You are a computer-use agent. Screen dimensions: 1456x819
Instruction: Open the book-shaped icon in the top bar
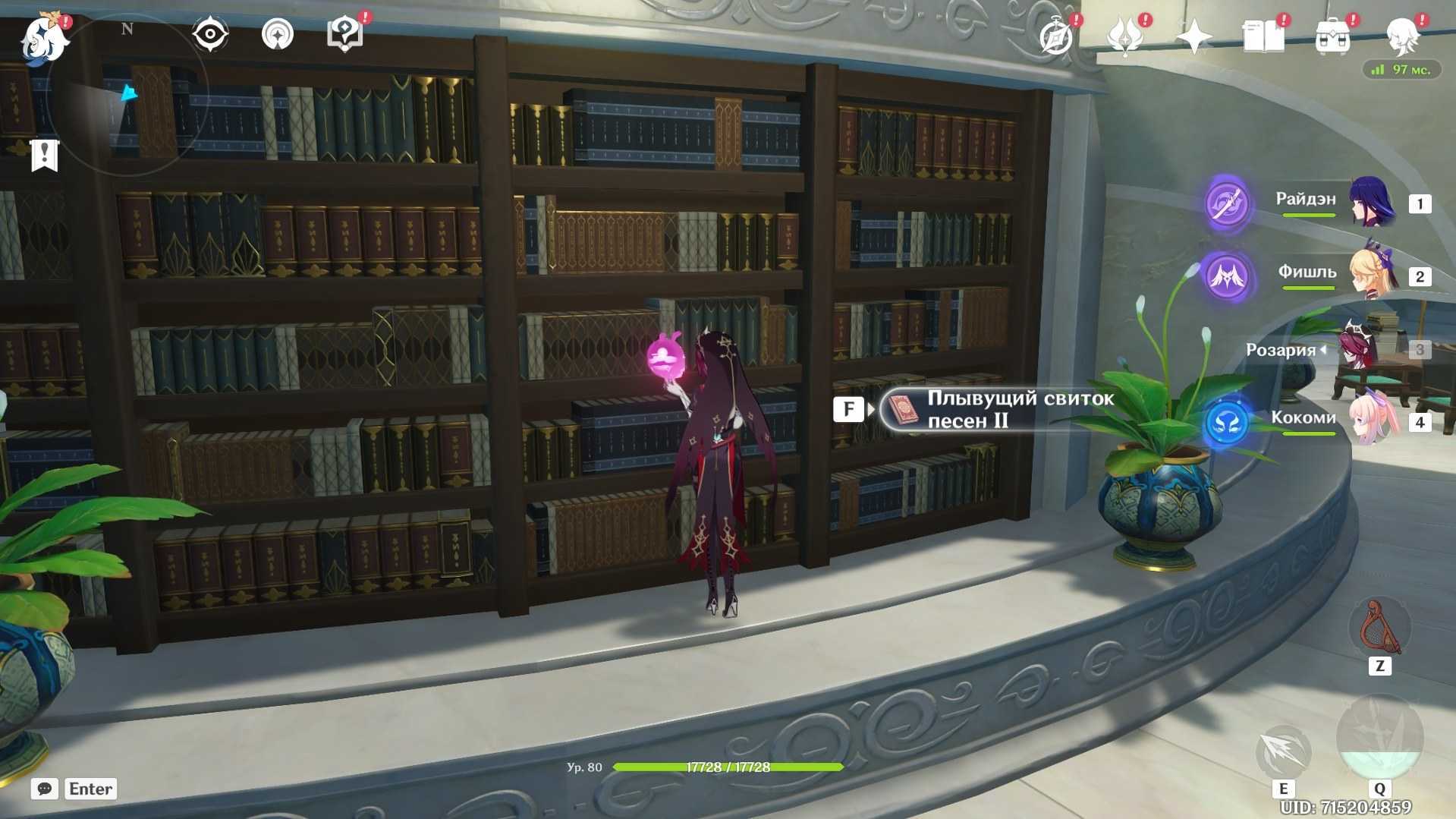[1263, 36]
